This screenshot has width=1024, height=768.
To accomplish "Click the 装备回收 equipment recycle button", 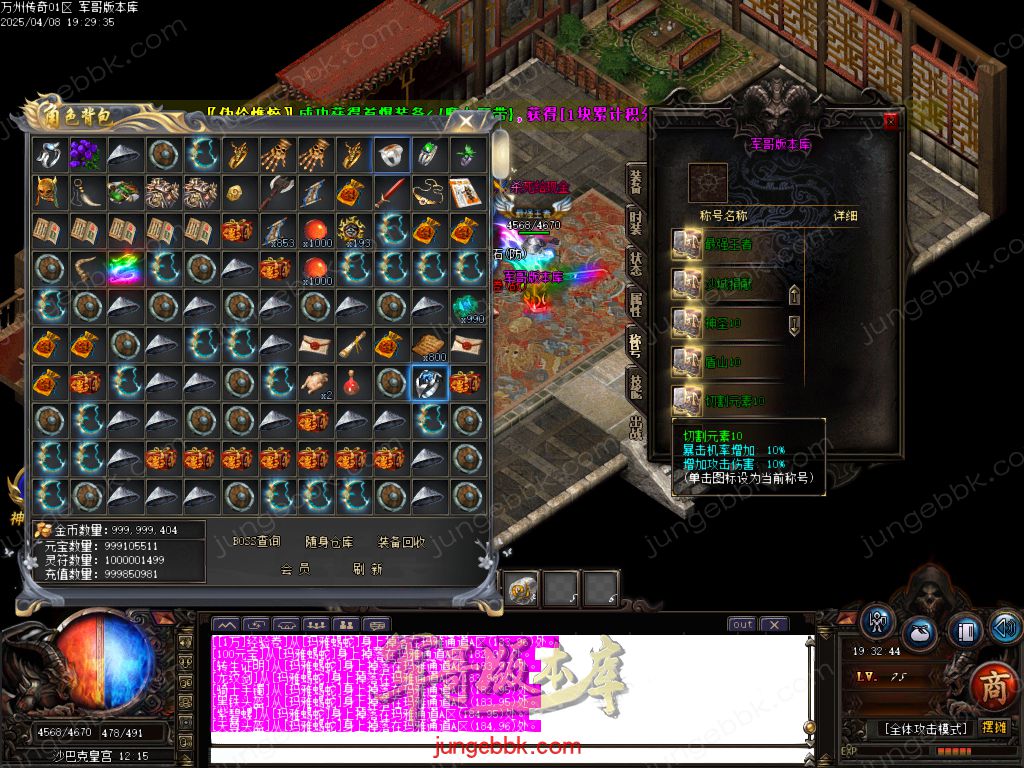I will point(402,542).
